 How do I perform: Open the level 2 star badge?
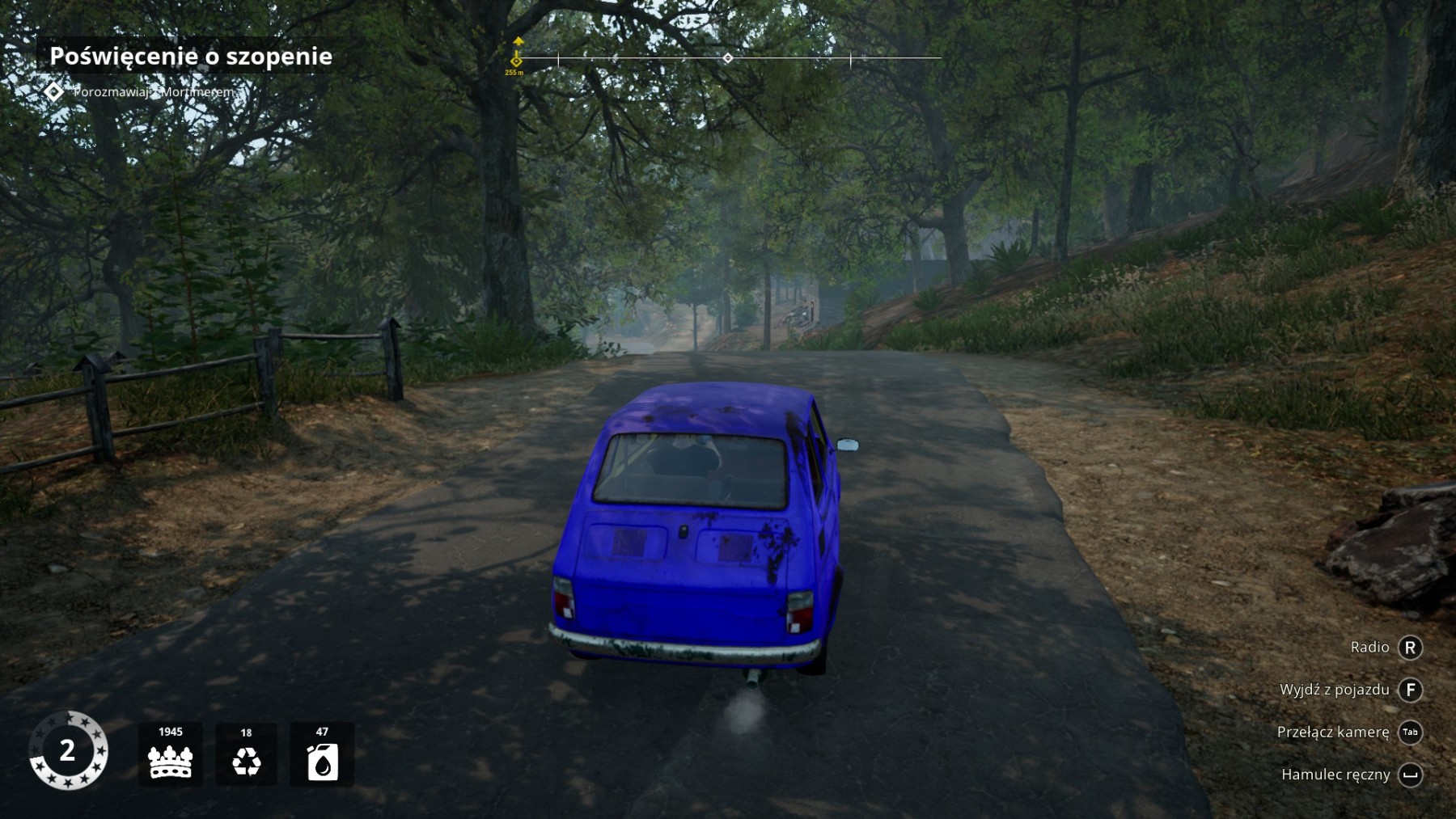(x=68, y=750)
